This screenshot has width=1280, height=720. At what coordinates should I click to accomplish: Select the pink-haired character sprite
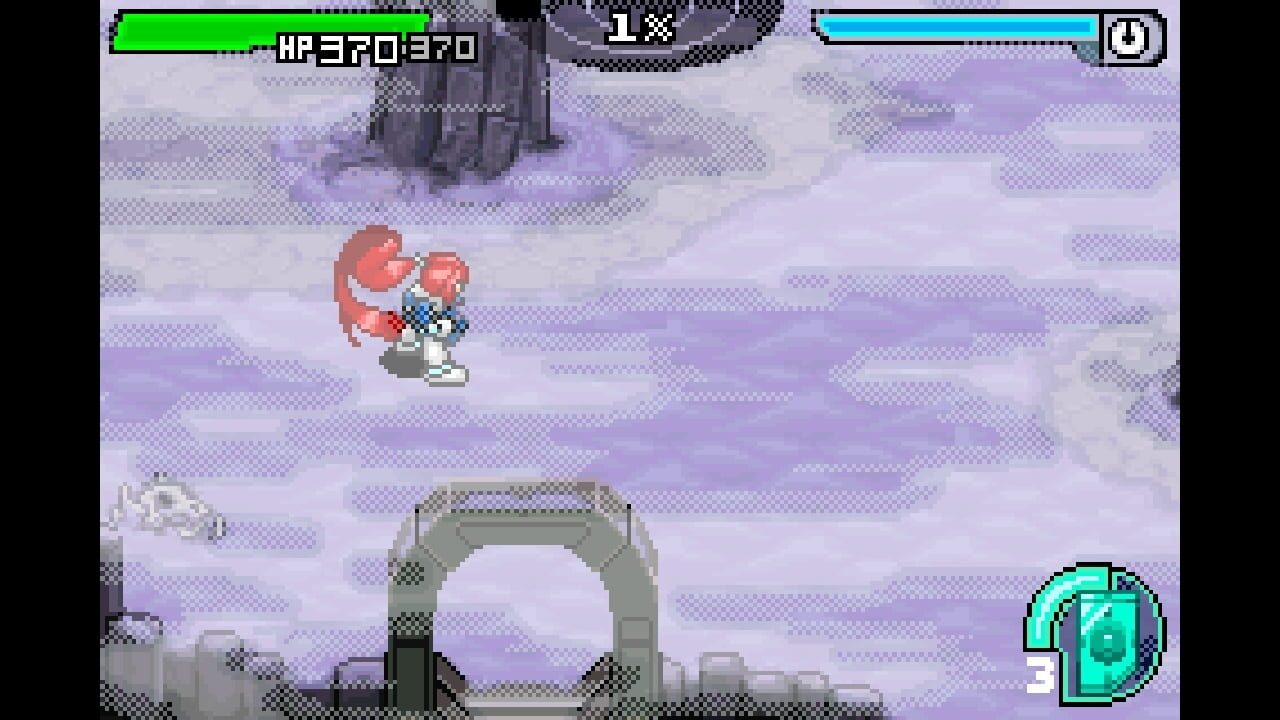click(410, 310)
